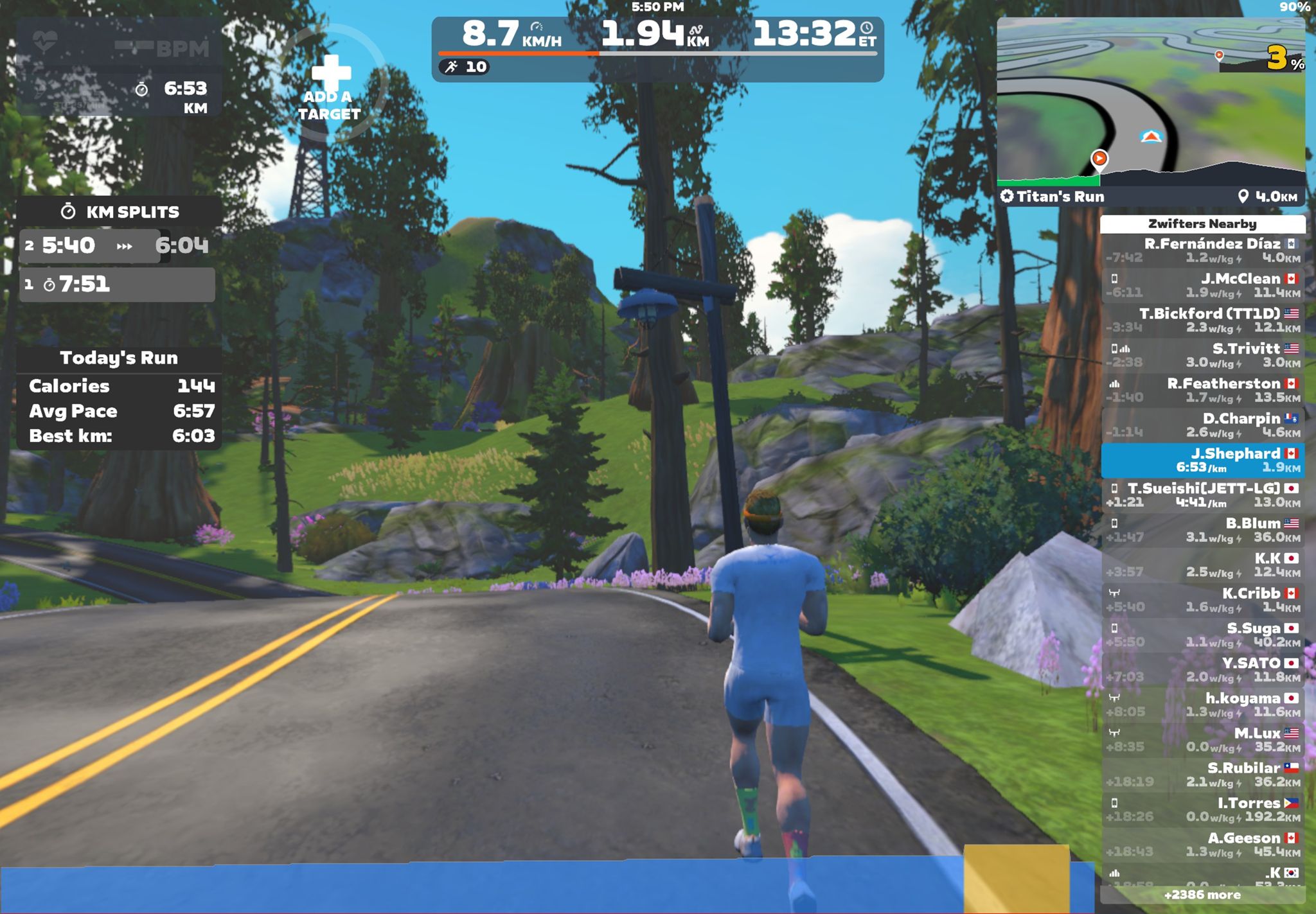The width and height of the screenshot is (1316, 914).
Task: Choose S.Rubilar from the nearby list
Action: point(1202,775)
